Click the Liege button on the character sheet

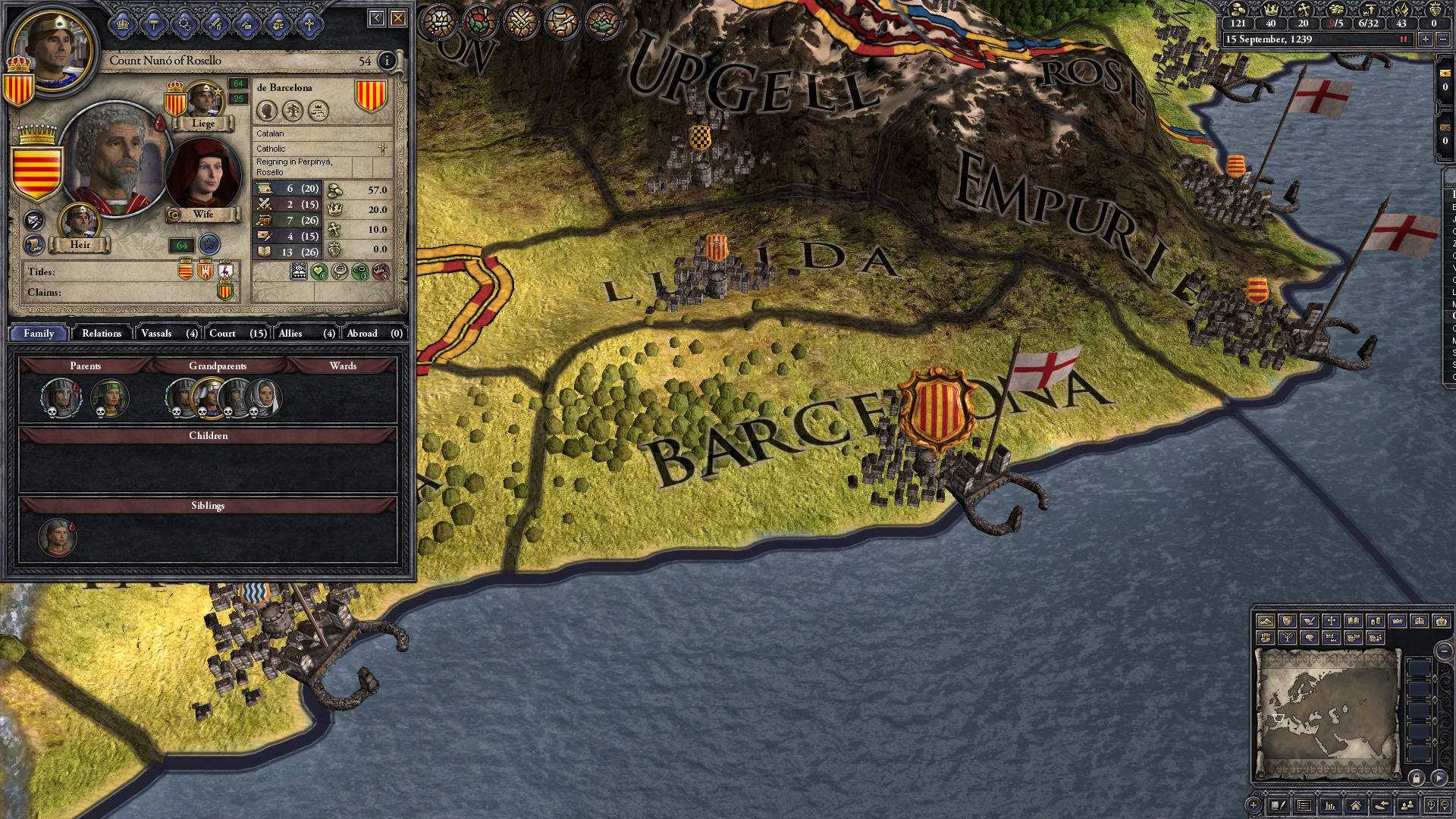pos(202,123)
